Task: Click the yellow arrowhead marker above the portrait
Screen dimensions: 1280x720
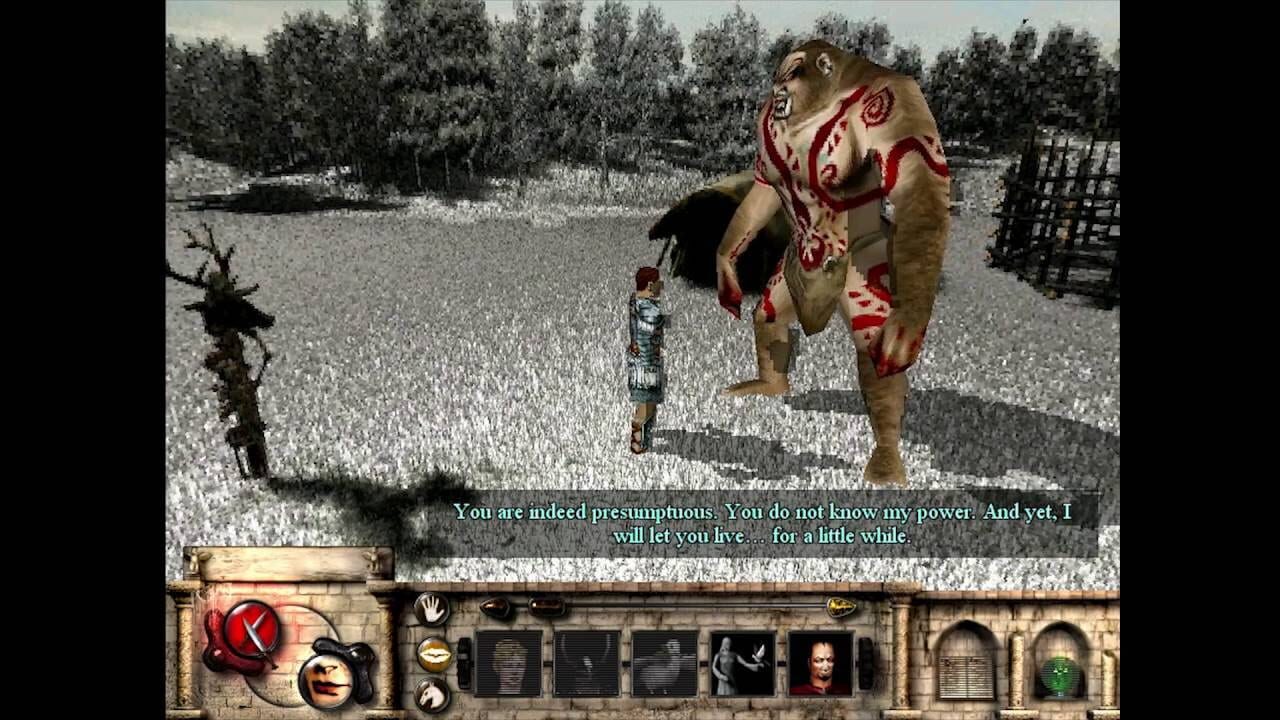Action: click(840, 605)
